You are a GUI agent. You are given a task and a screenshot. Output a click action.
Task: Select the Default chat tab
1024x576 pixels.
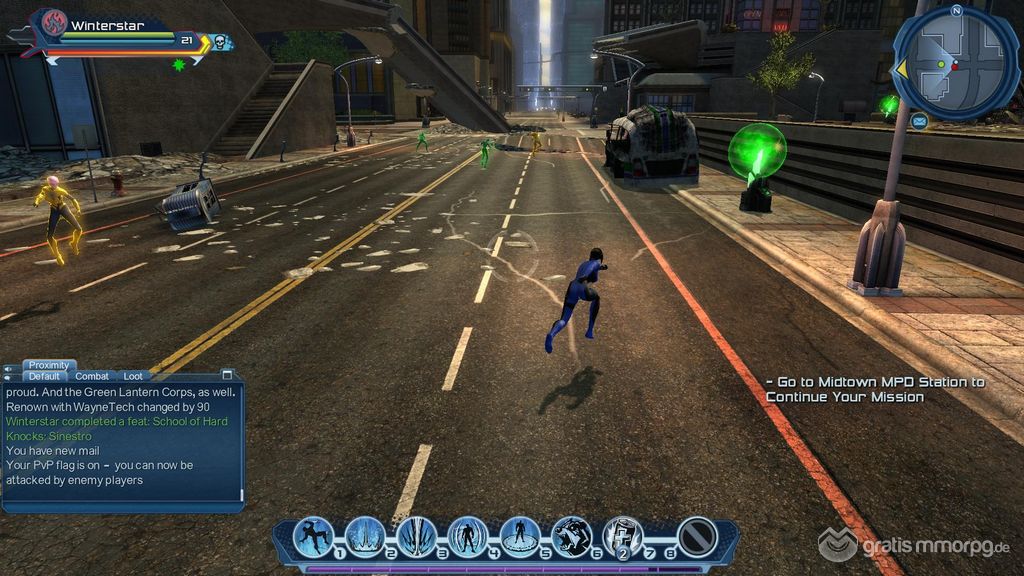click(44, 376)
